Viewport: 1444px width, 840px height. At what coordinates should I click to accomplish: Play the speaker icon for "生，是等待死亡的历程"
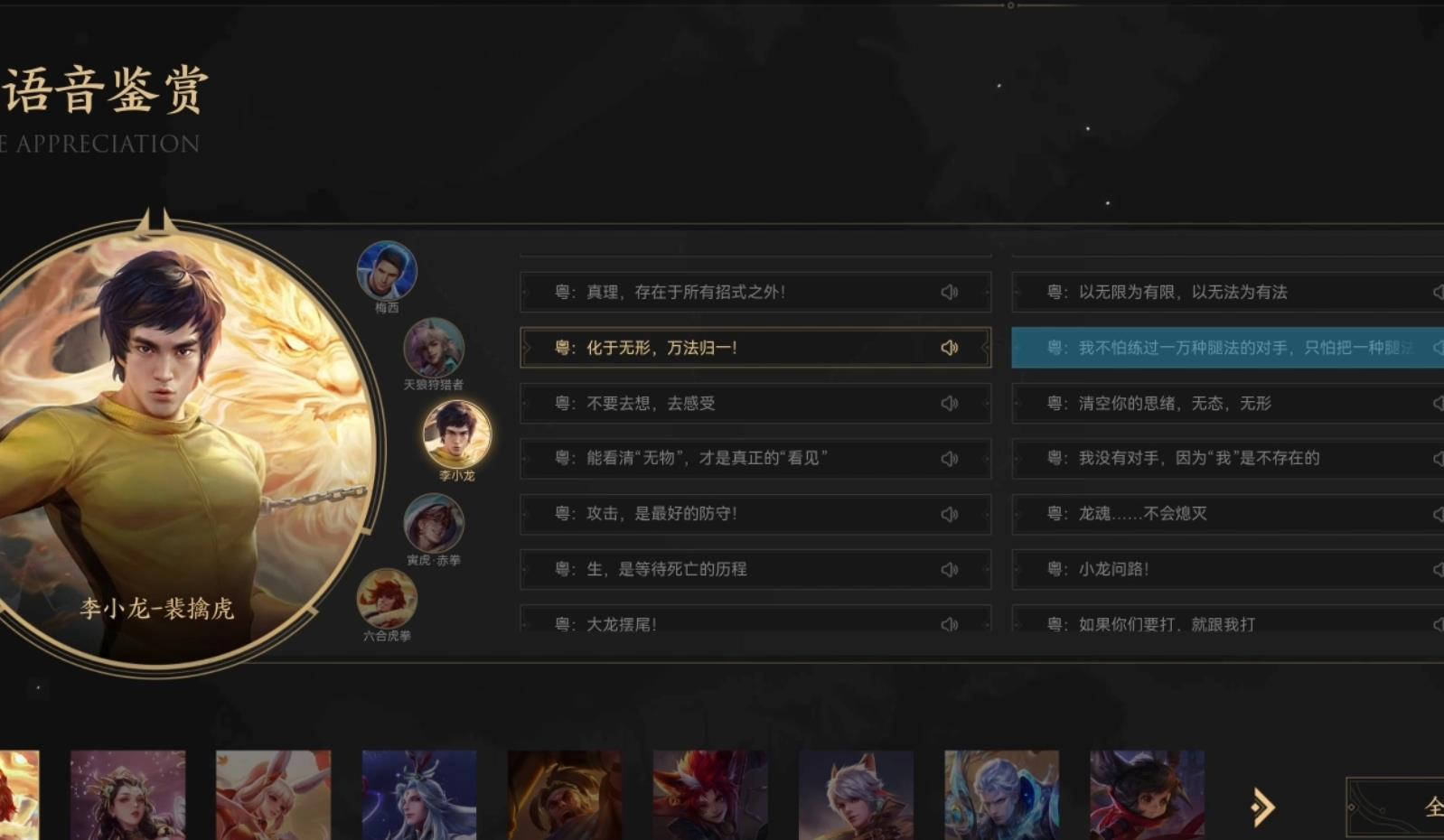[949, 569]
